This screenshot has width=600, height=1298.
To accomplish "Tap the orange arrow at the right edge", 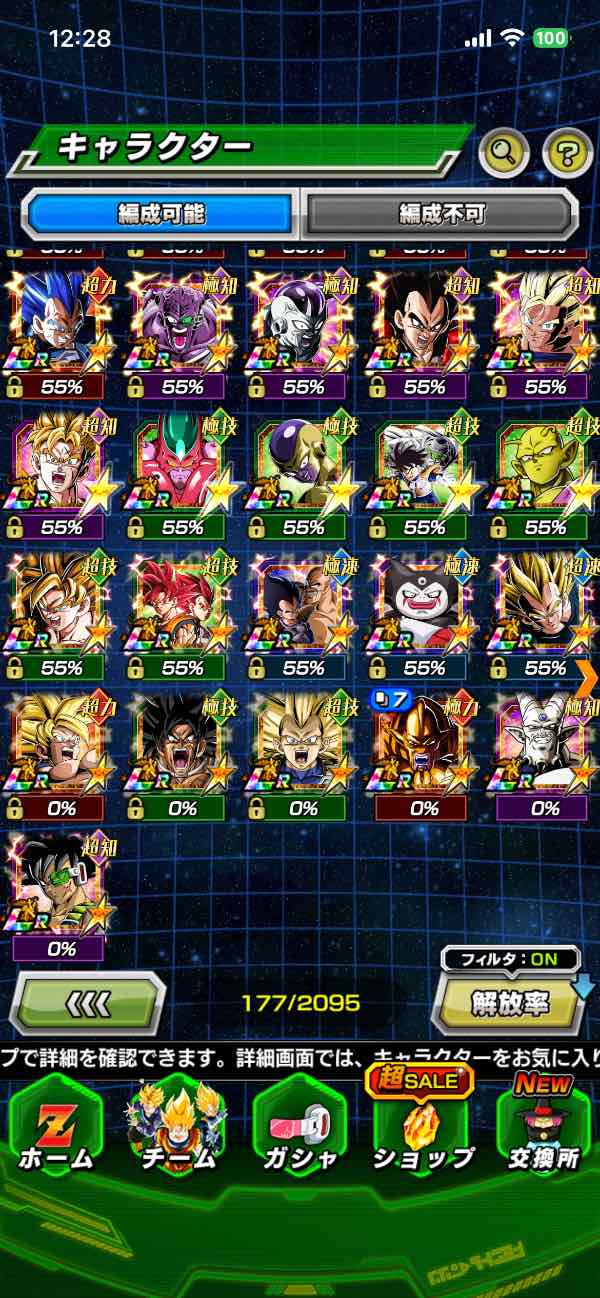I will click(587, 677).
